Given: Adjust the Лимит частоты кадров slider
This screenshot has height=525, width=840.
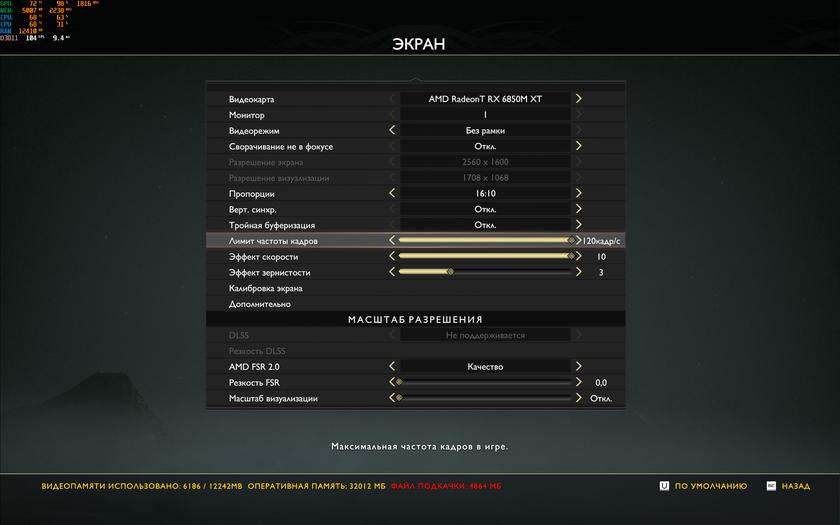Looking at the screenshot, I should coord(485,241).
